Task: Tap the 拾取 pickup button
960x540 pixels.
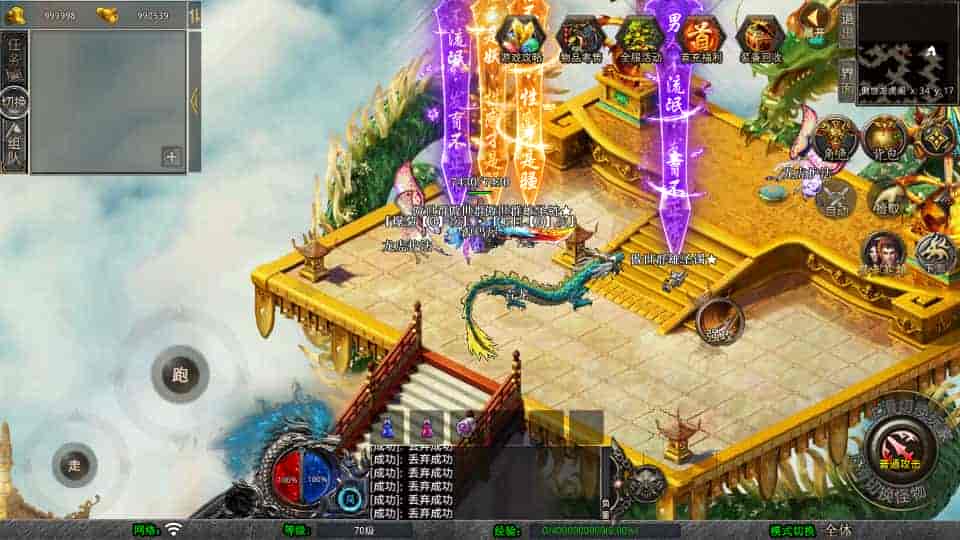Action: click(x=885, y=197)
